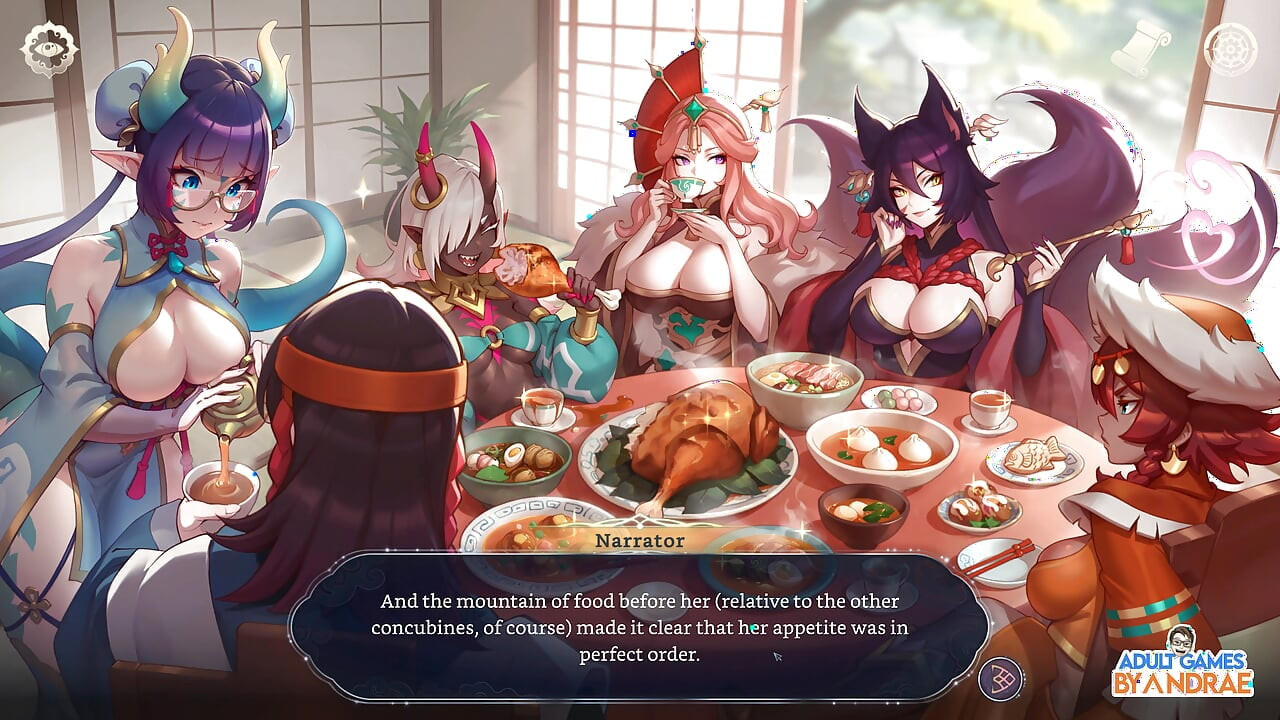Click the narration text to advance the story
The image size is (1280, 720).
pyautogui.click(x=640, y=625)
